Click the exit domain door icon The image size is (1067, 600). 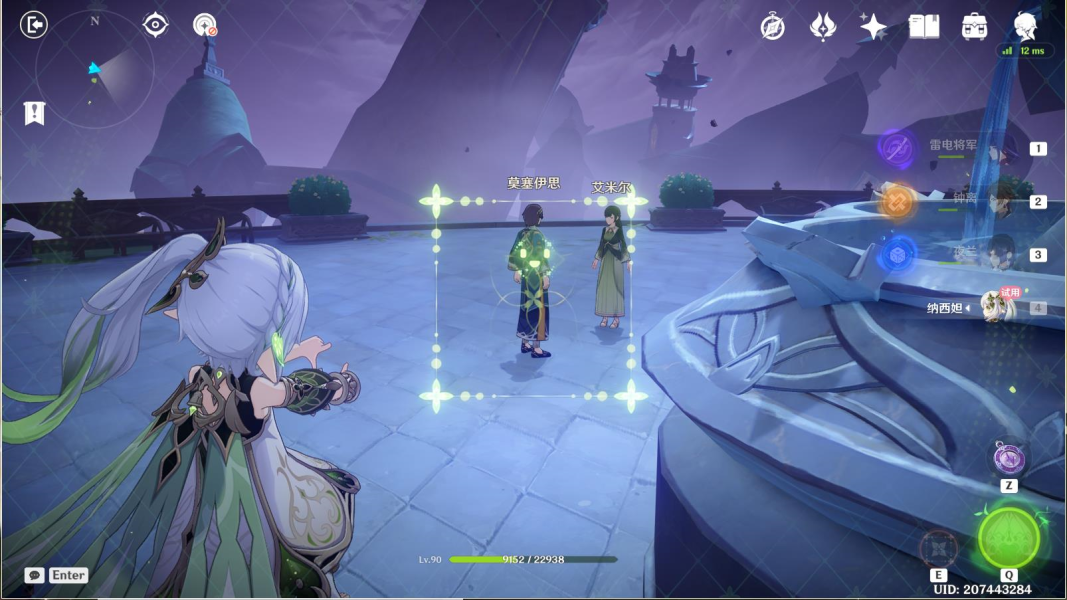[x=34, y=25]
